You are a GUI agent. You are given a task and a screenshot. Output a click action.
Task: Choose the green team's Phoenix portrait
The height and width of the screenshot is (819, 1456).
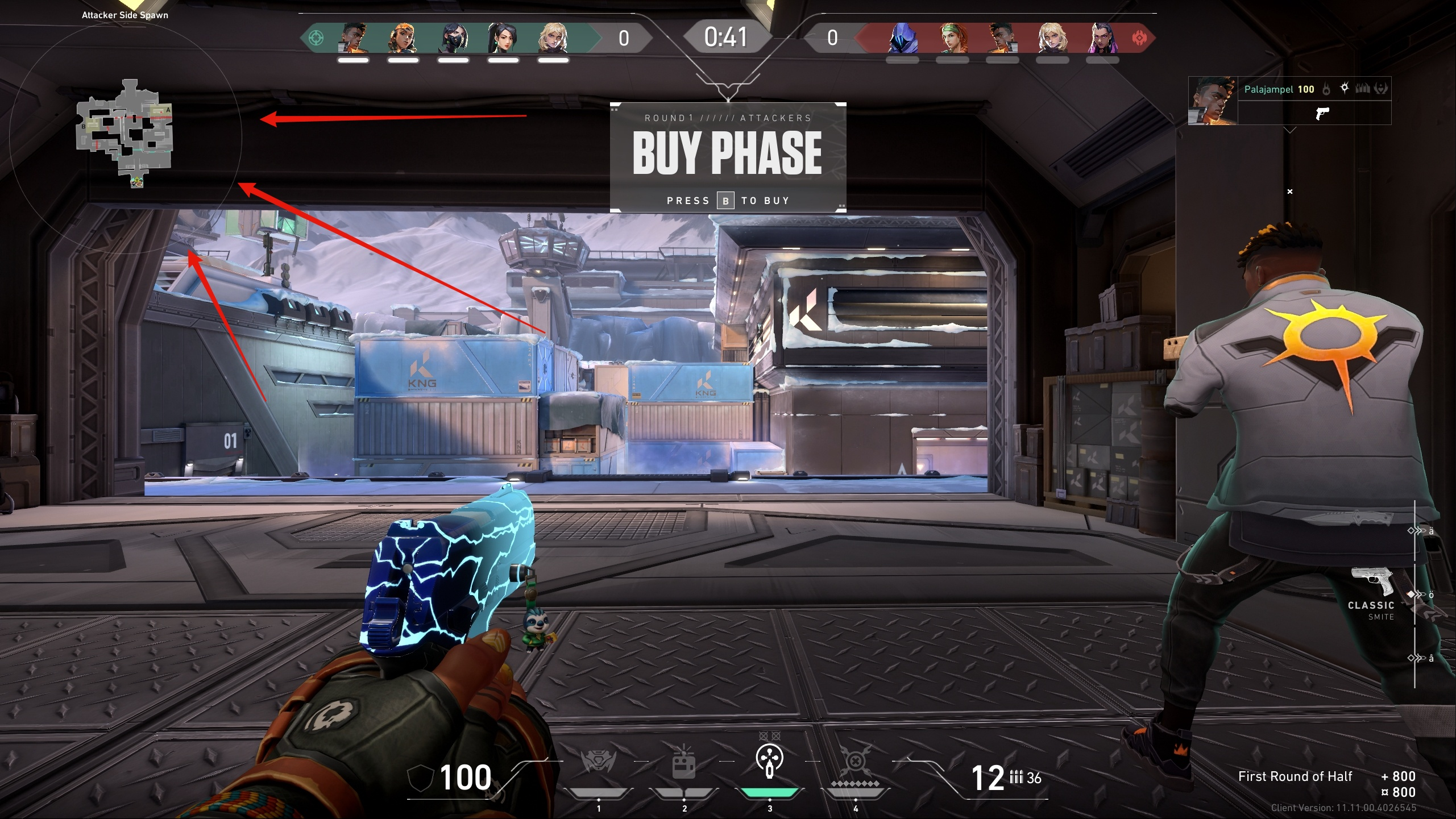(353, 38)
